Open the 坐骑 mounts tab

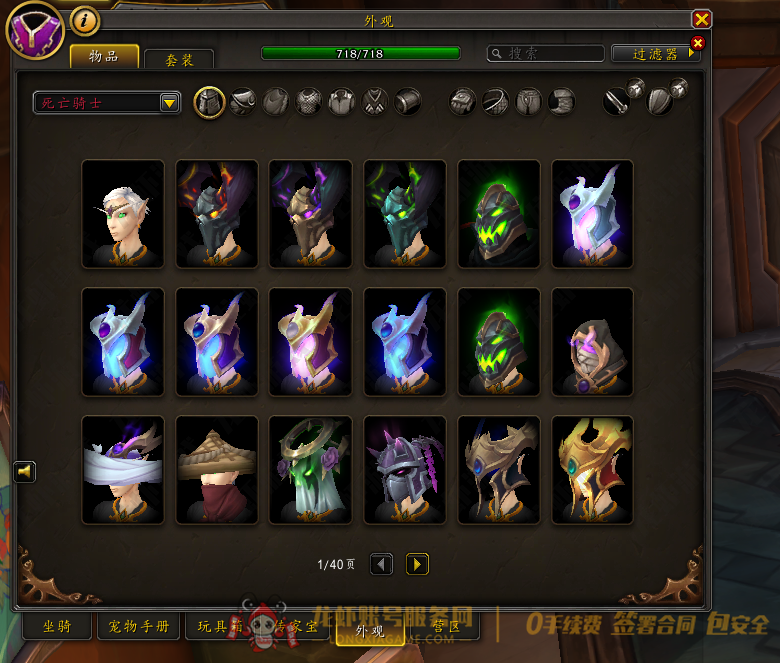[57, 627]
